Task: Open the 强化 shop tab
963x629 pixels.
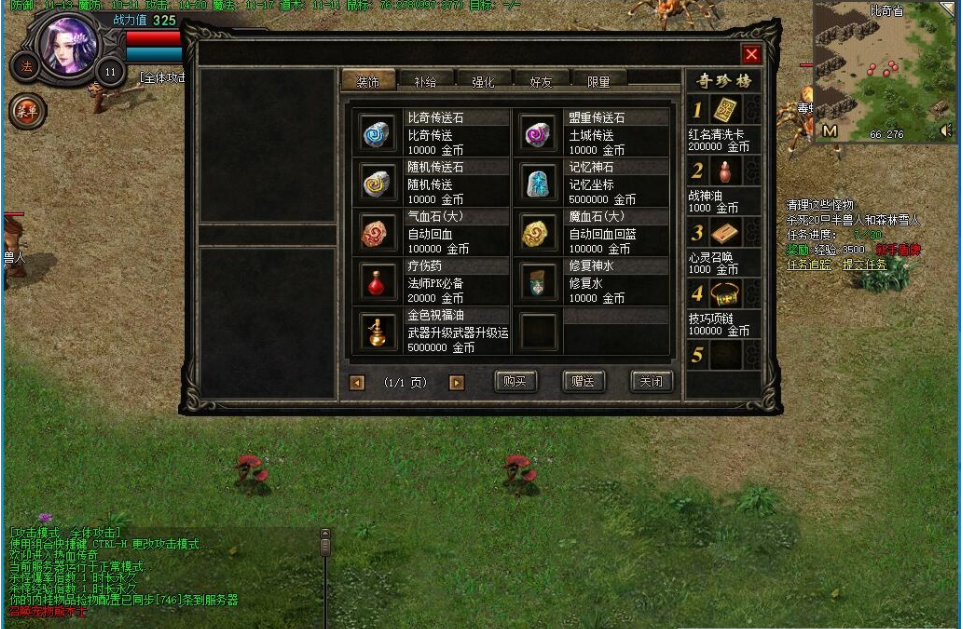Action: pos(483,81)
